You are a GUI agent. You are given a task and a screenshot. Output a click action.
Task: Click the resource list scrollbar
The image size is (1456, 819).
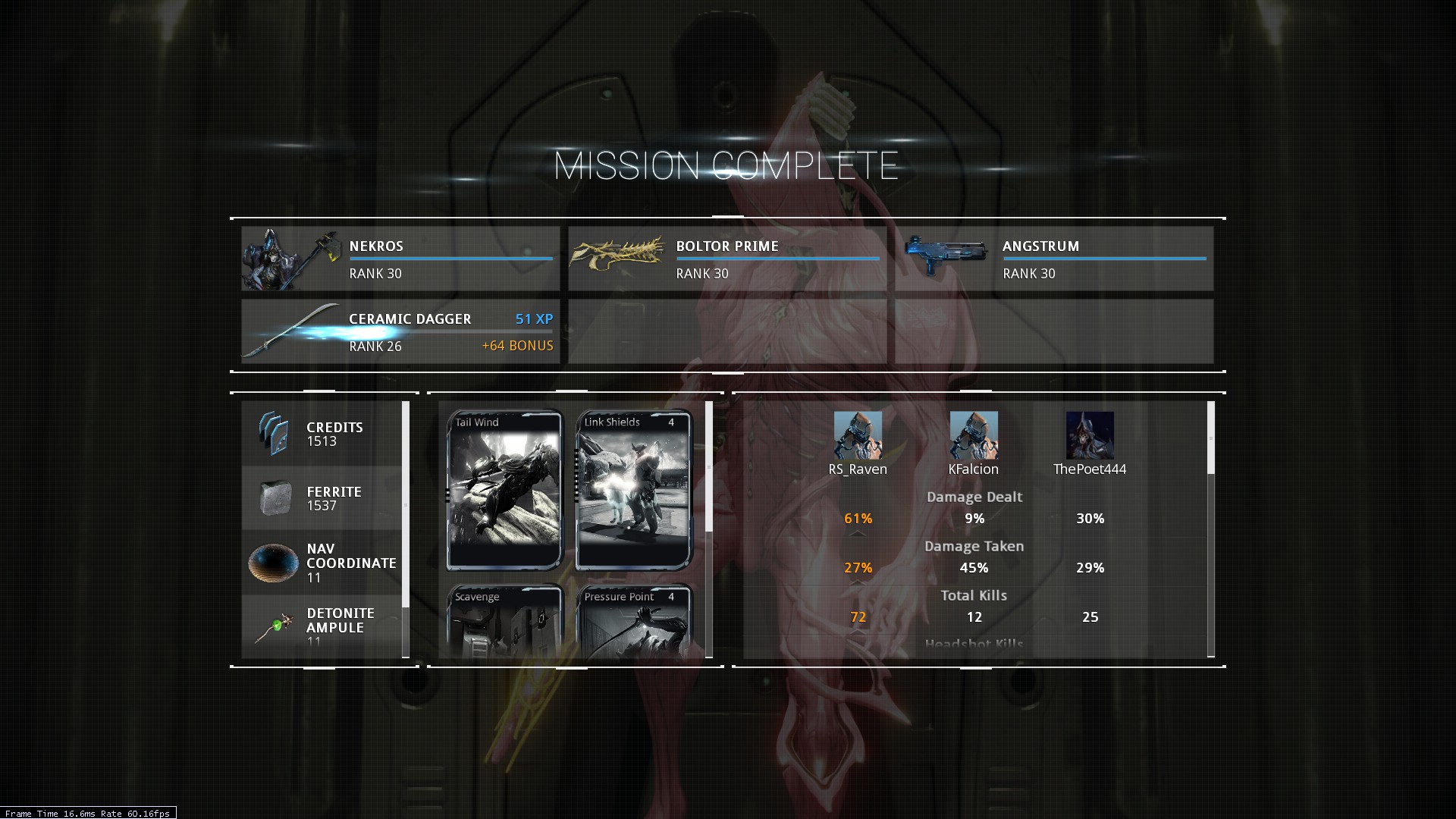pyautogui.click(x=406, y=504)
